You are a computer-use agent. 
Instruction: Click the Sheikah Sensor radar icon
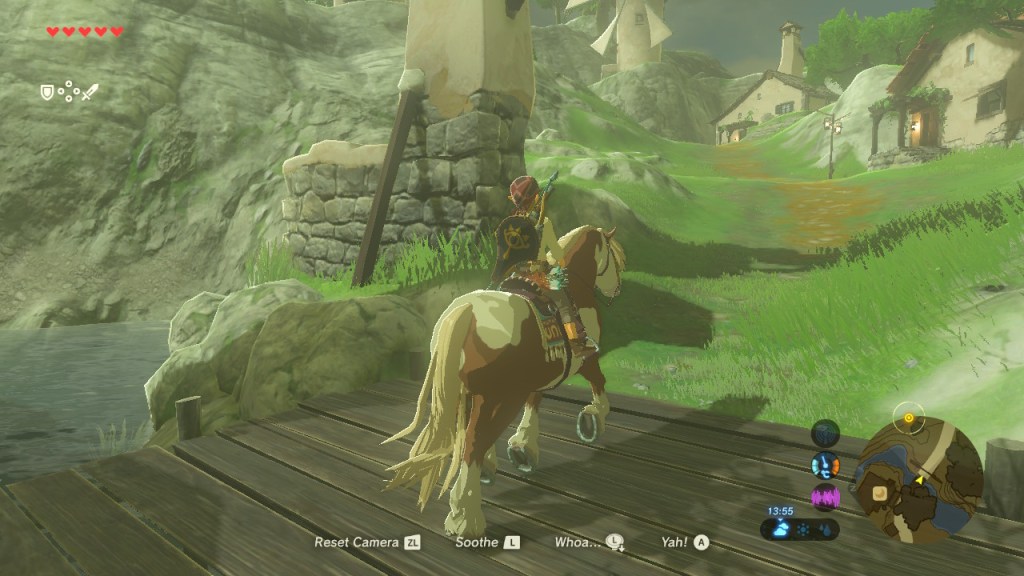pos(826,433)
